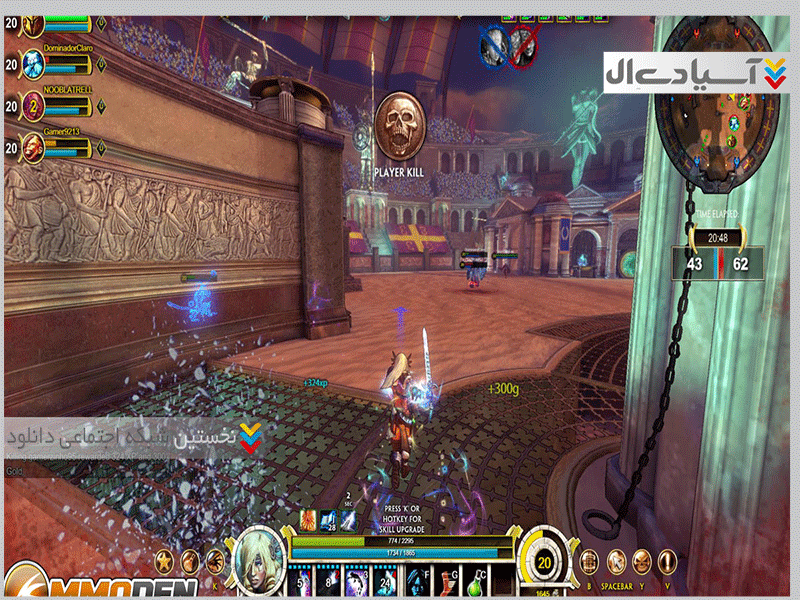Click the K skill upgrade button
This screenshot has height=600, width=800.
pyautogui.click(x=214, y=561)
